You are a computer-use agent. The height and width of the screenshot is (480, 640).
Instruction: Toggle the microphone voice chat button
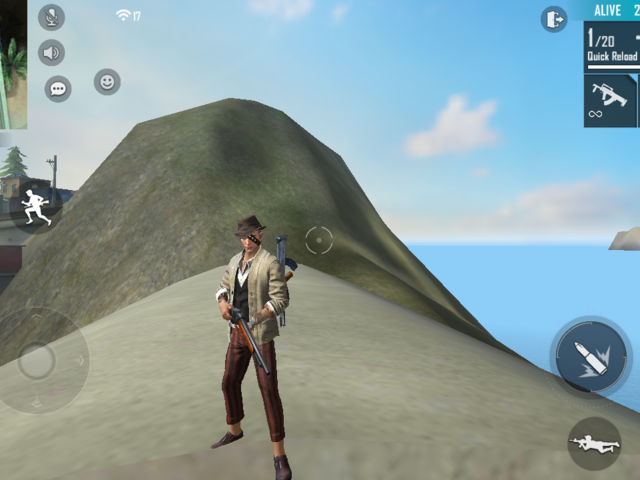click(x=51, y=17)
